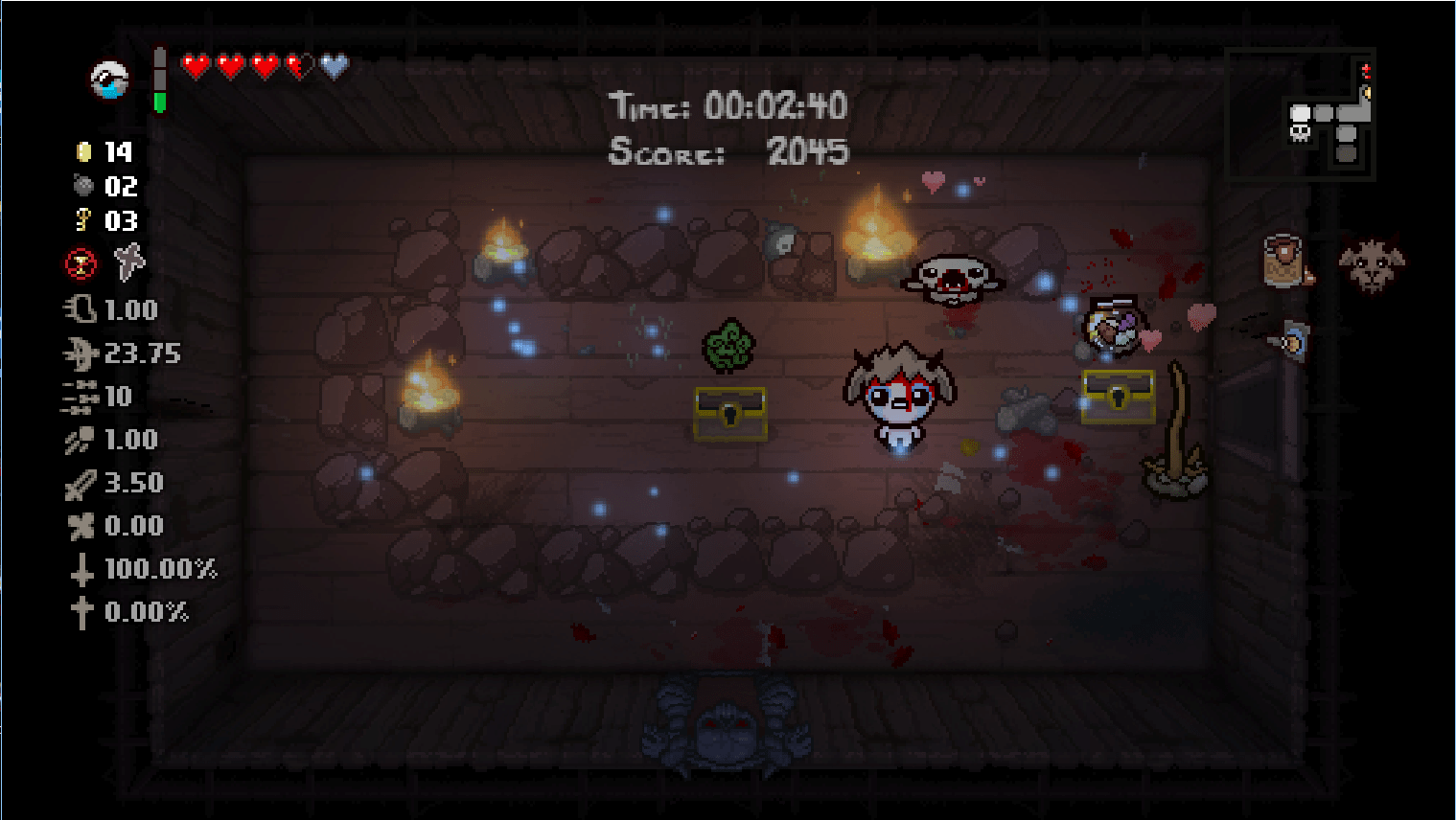
Task: Select the Dead Dove trinket icon
Action: click(x=129, y=263)
